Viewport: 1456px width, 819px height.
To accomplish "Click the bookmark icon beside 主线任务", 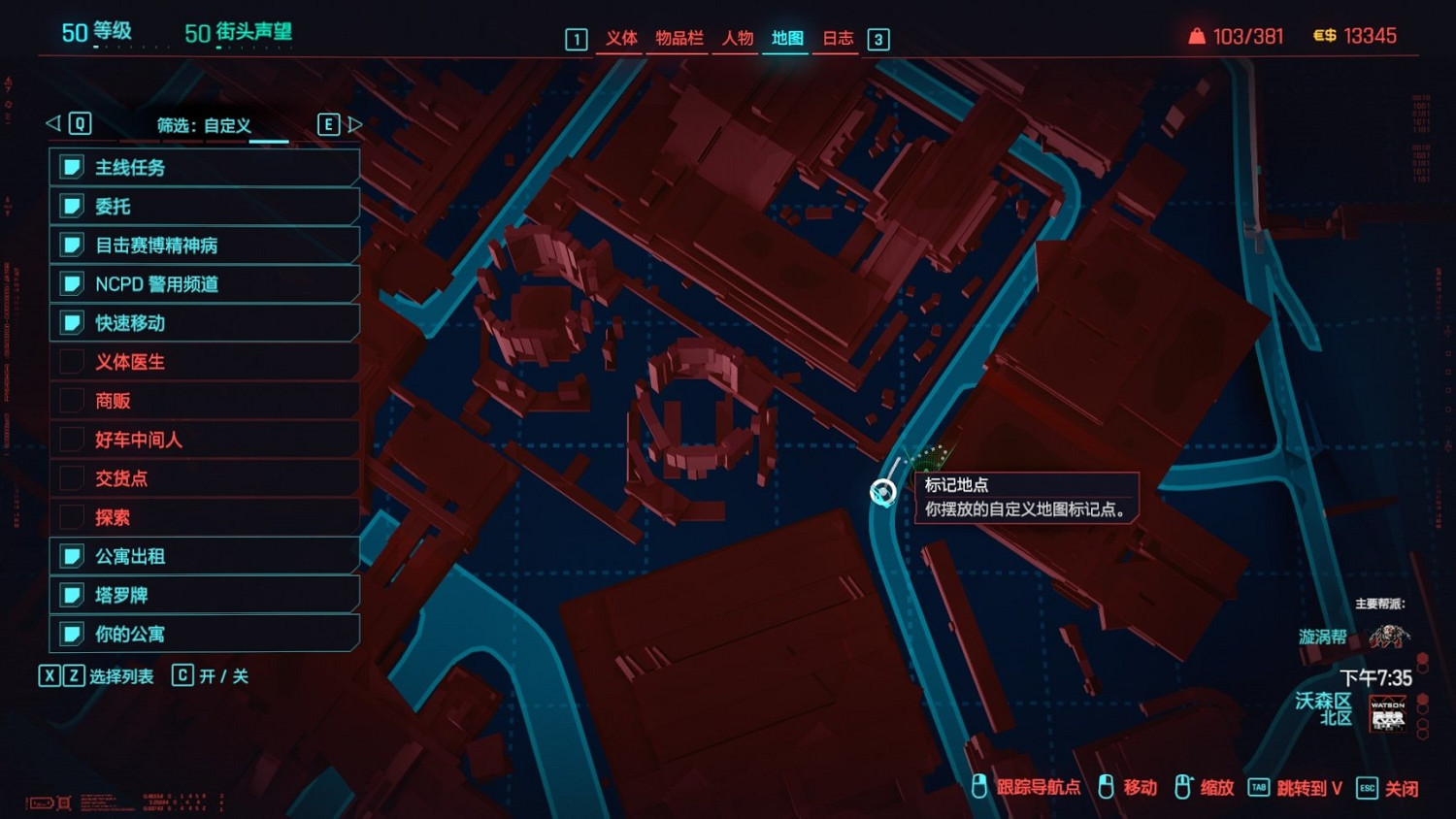I will 72,167.
